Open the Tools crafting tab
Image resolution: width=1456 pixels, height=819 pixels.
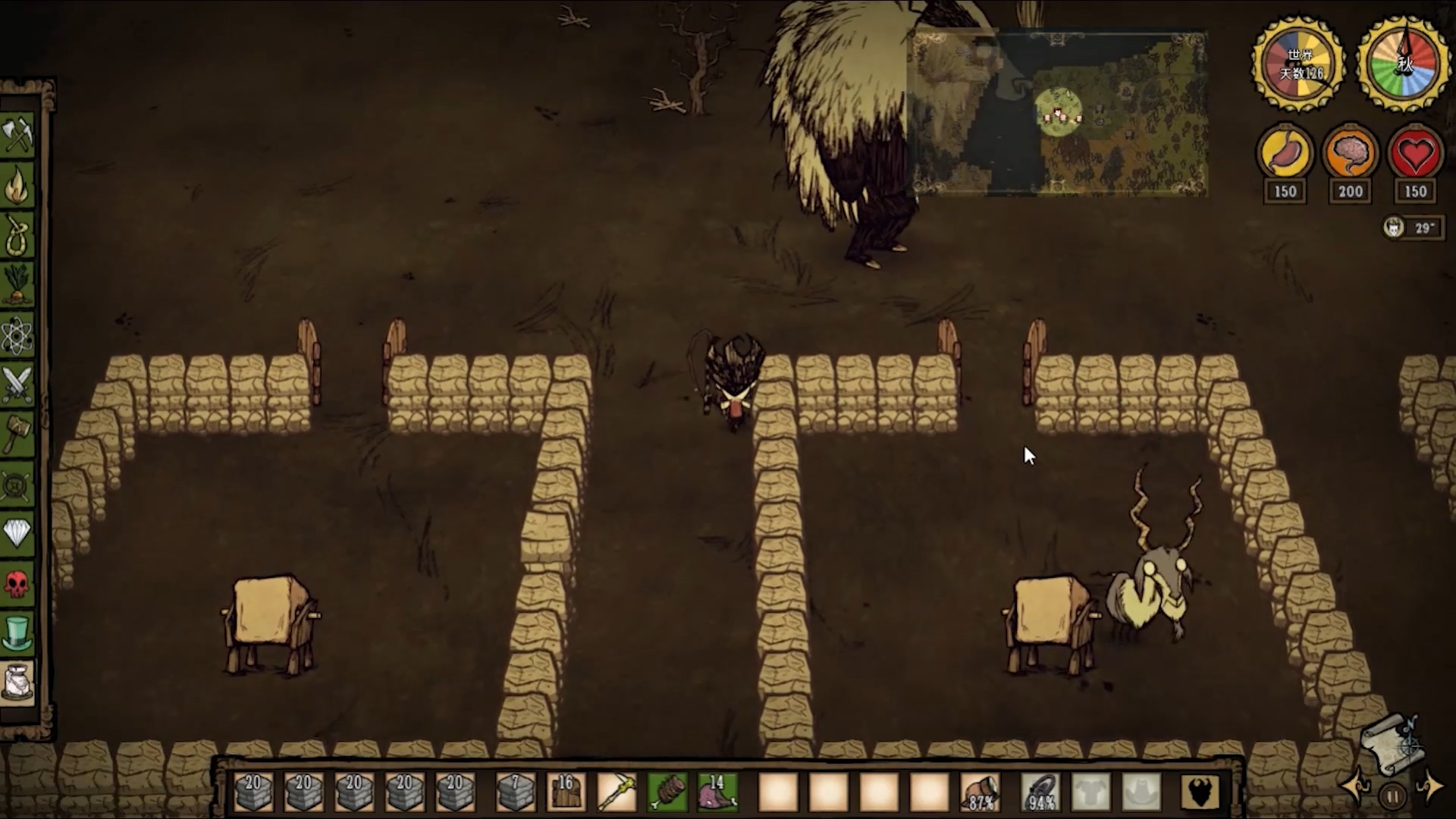[17, 136]
